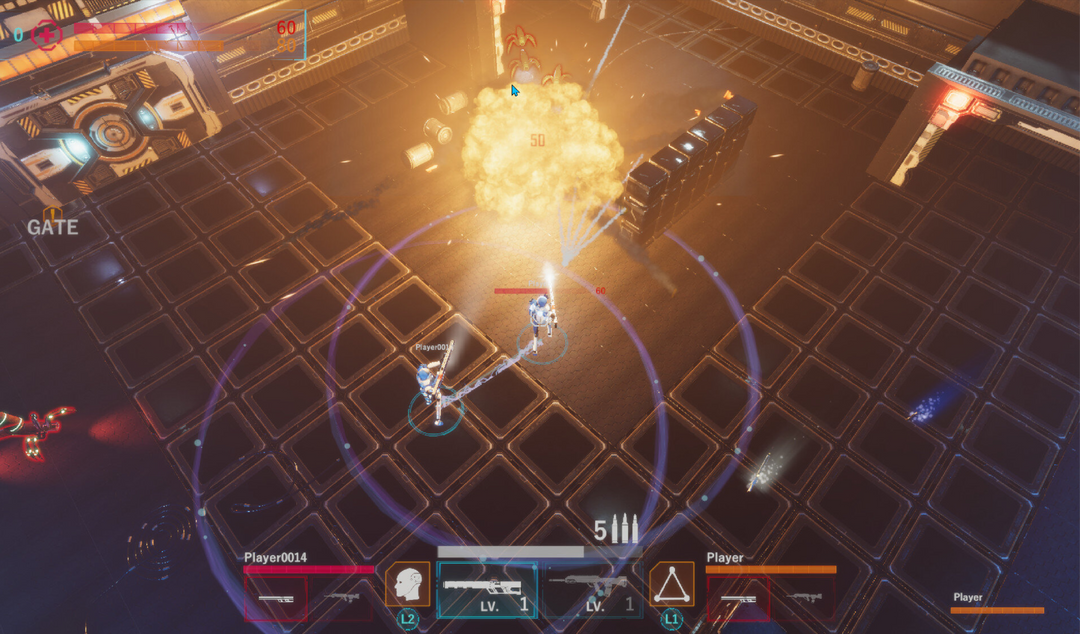
Task: Switch to the secondary assault rifle slot
Action: click(592, 589)
